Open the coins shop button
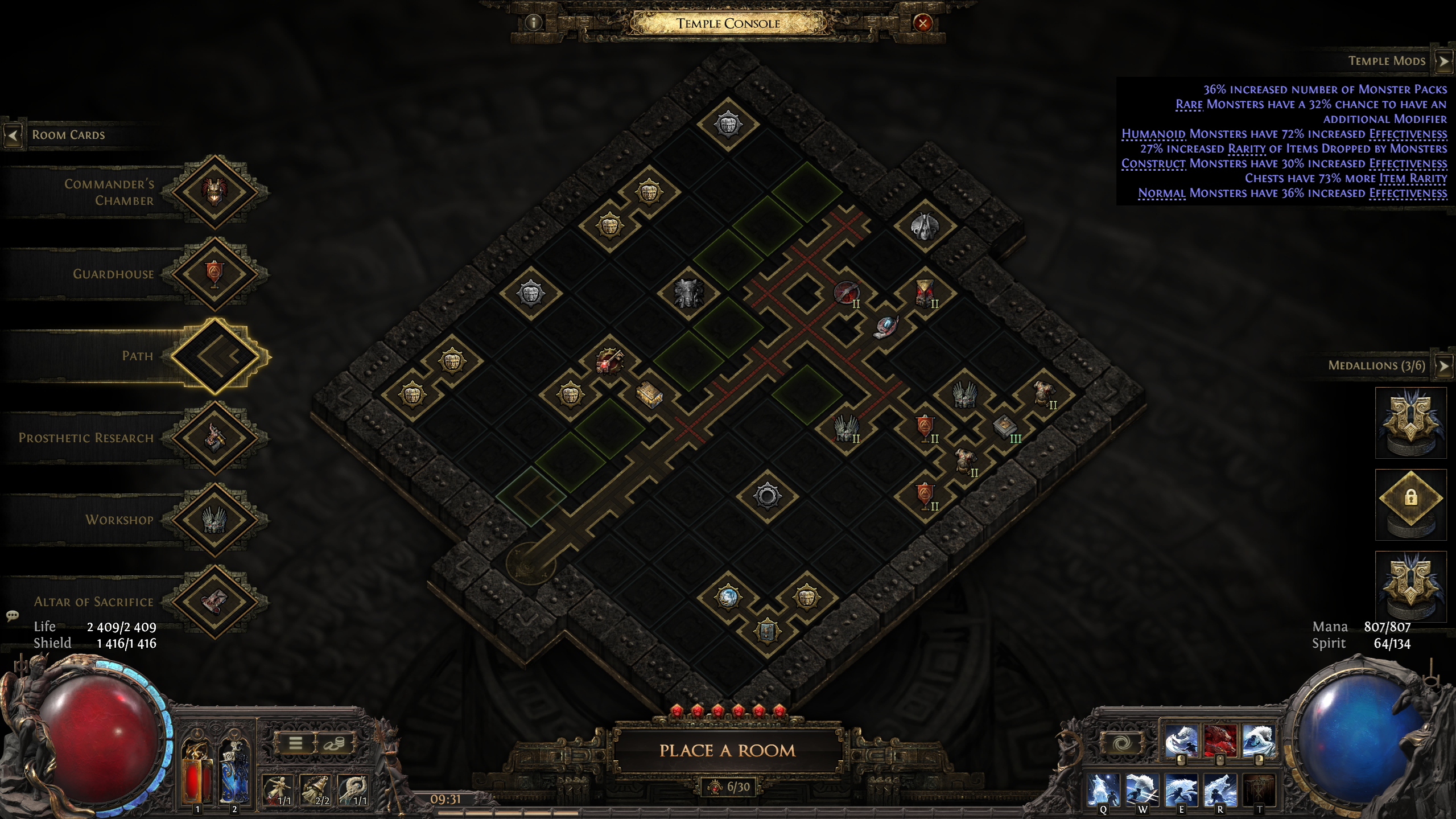The height and width of the screenshot is (819, 1456). coord(334,743)
